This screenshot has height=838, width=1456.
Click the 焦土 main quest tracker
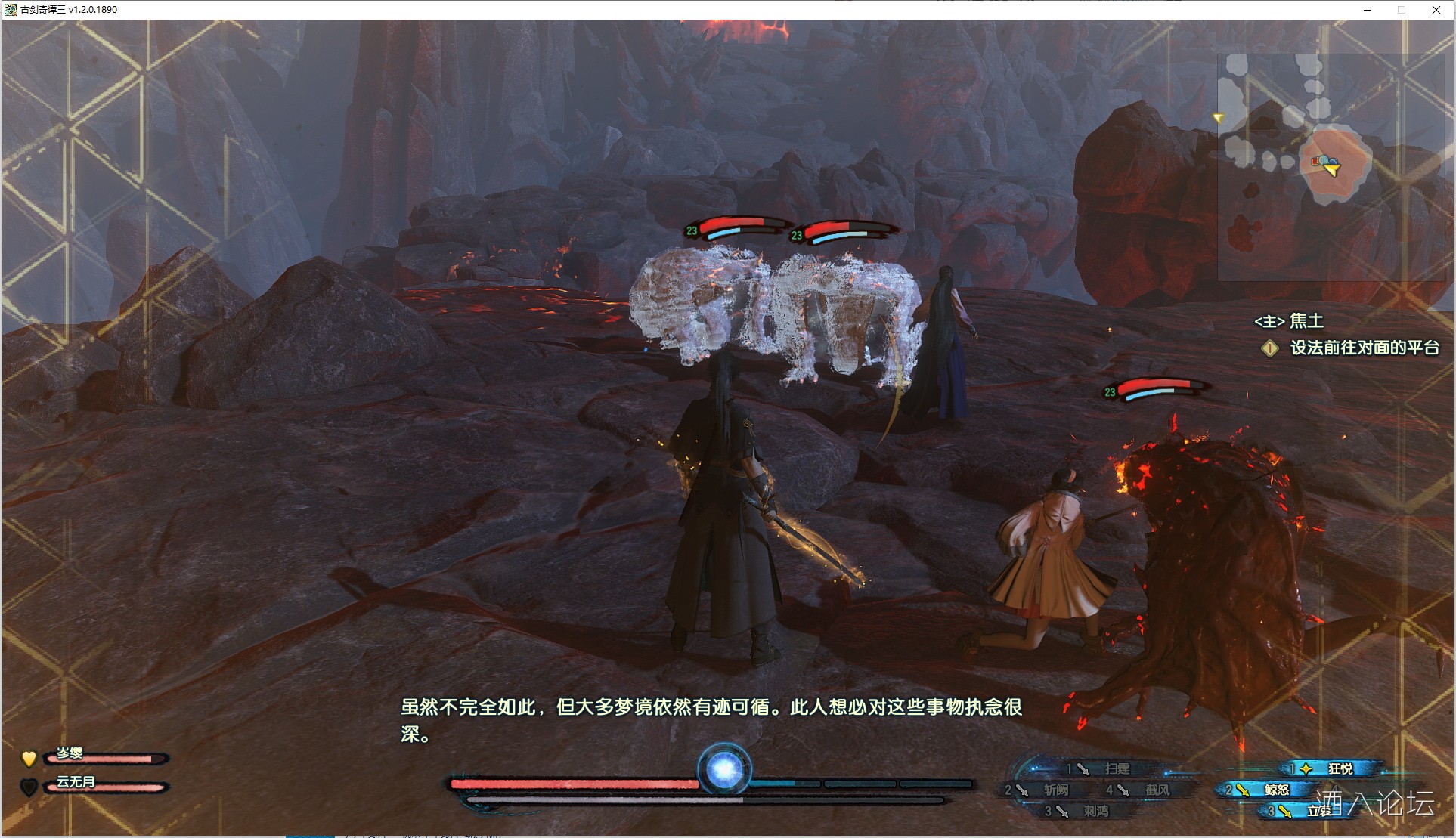[1289, 321]
